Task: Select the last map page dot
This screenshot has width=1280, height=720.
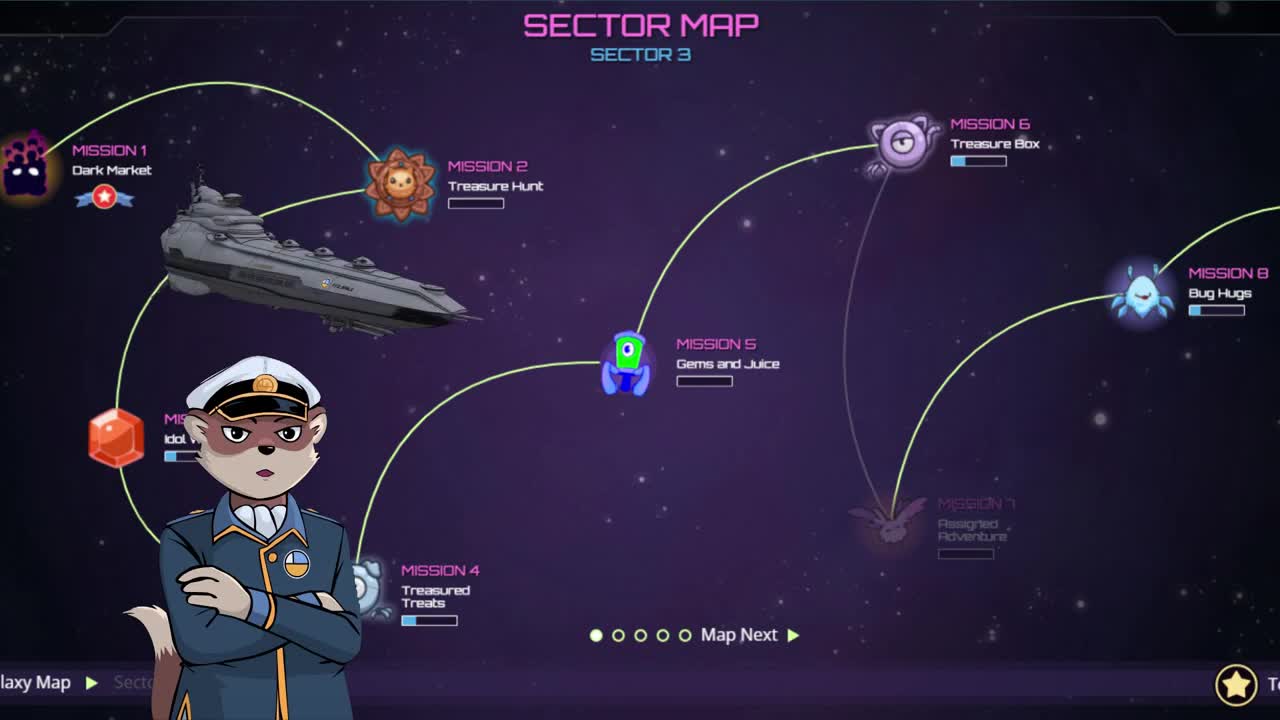Action: [685, 635]
